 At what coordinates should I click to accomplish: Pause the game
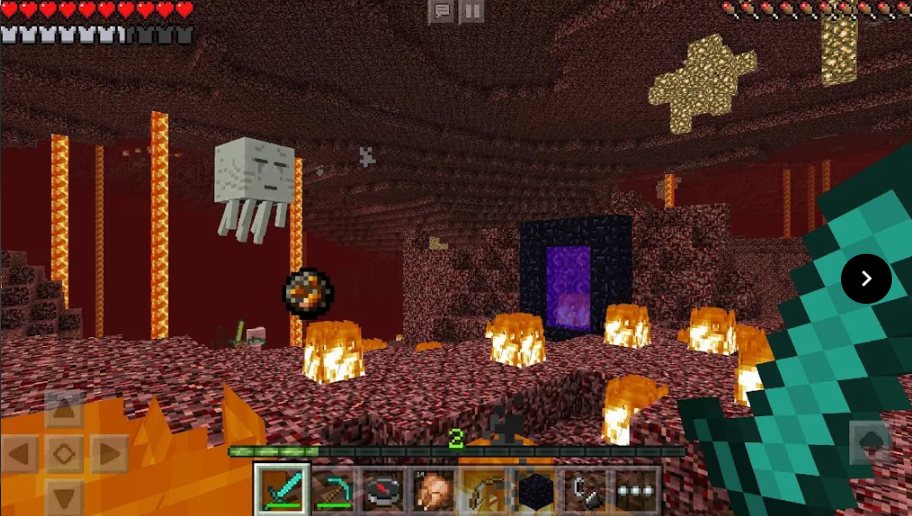[x=472, y=12]
